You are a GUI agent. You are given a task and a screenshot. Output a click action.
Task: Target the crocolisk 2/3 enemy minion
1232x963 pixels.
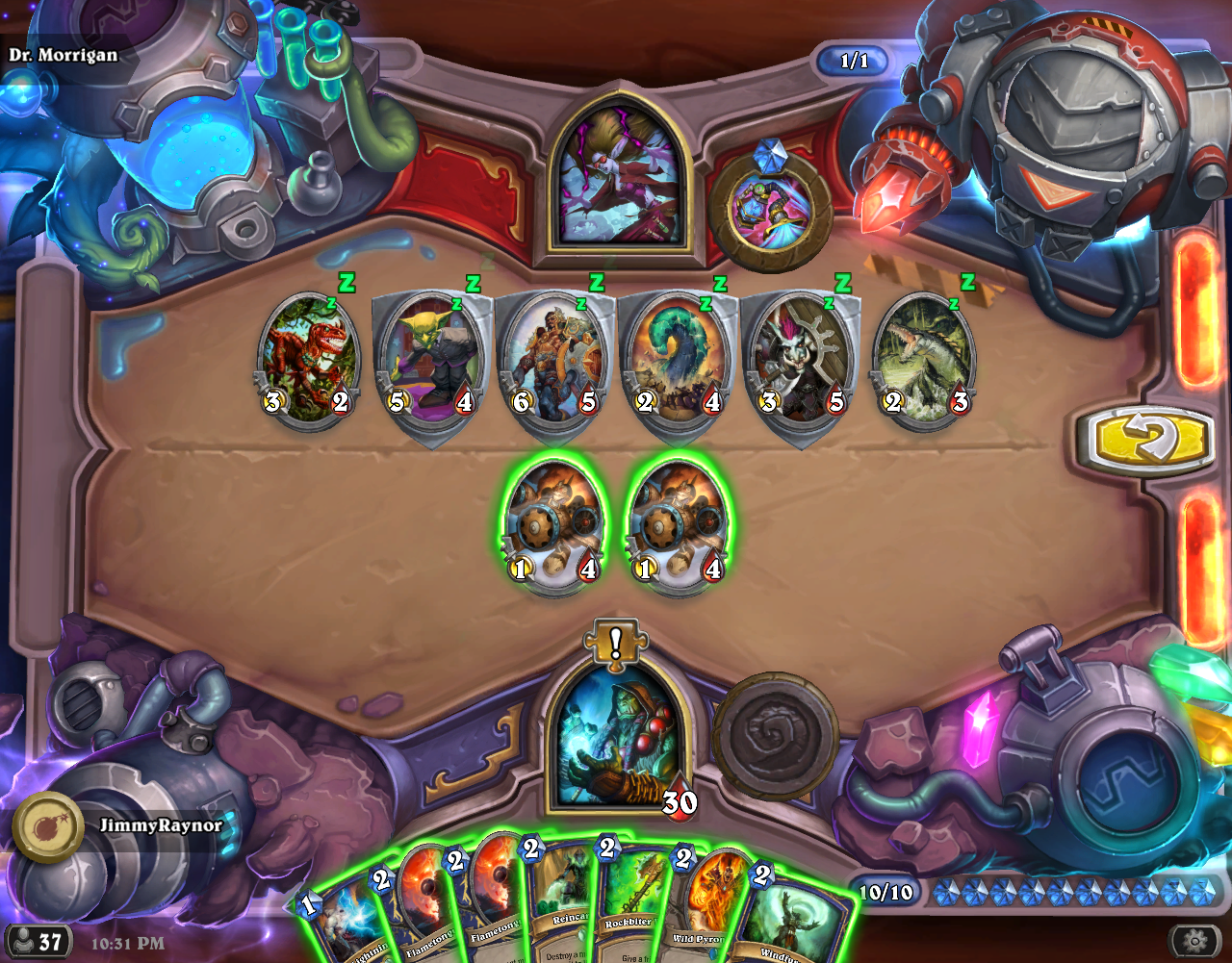pyautogui.click(x=926, y=361)
